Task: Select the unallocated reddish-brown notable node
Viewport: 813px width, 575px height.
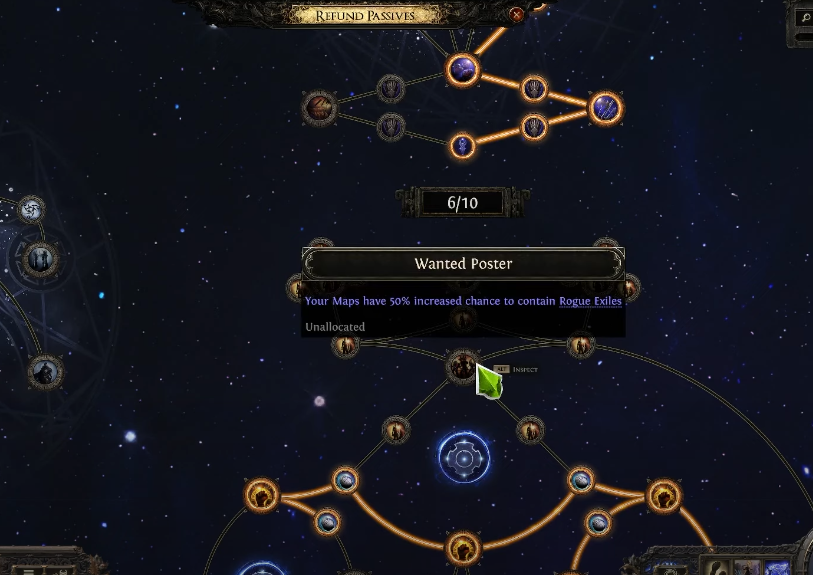Action: [x=320, y=108]
